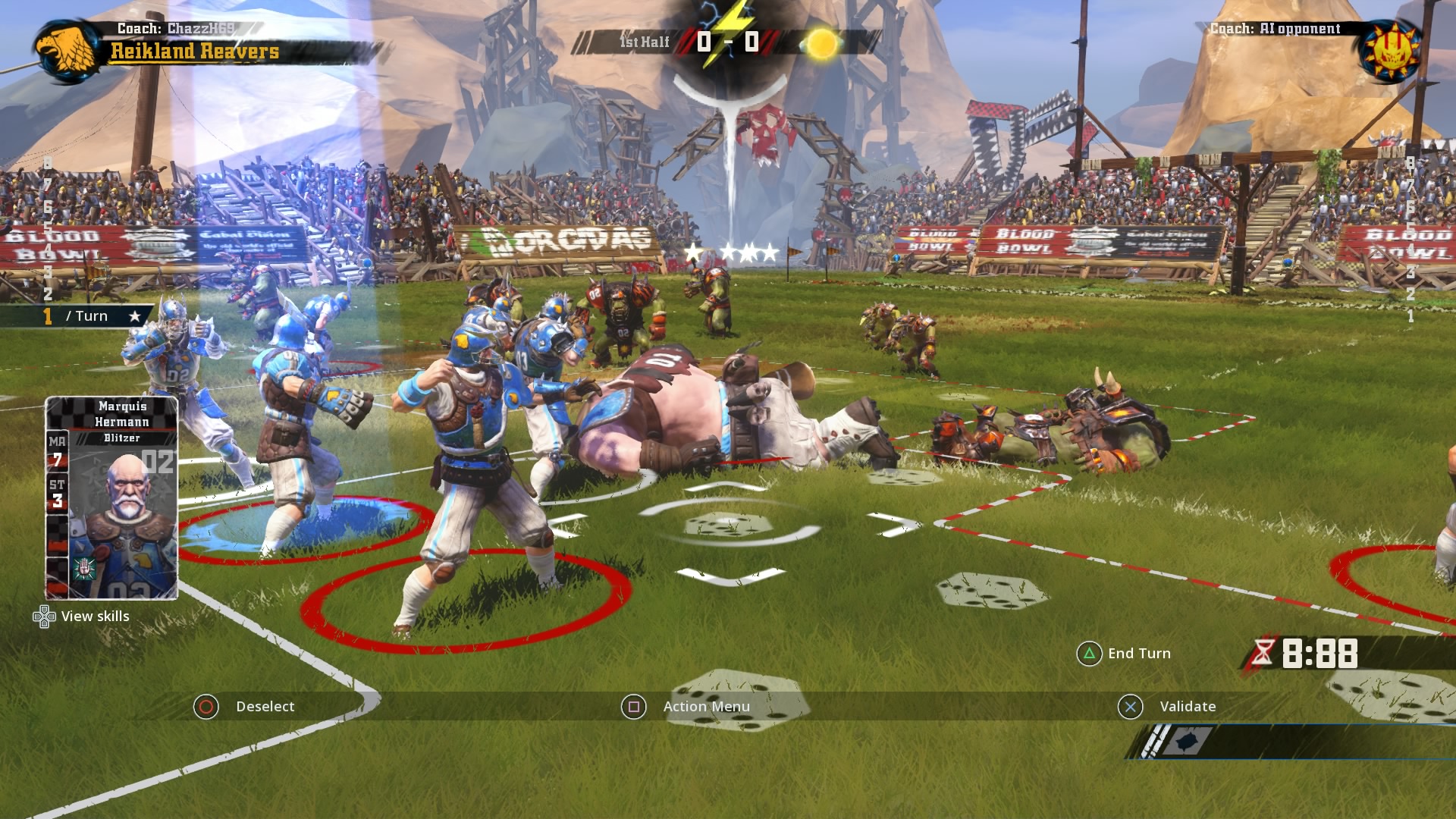The width and height of the screenshot is (1456, 819).
Task: Click the square icon for Action Menu
Action: 635,706
